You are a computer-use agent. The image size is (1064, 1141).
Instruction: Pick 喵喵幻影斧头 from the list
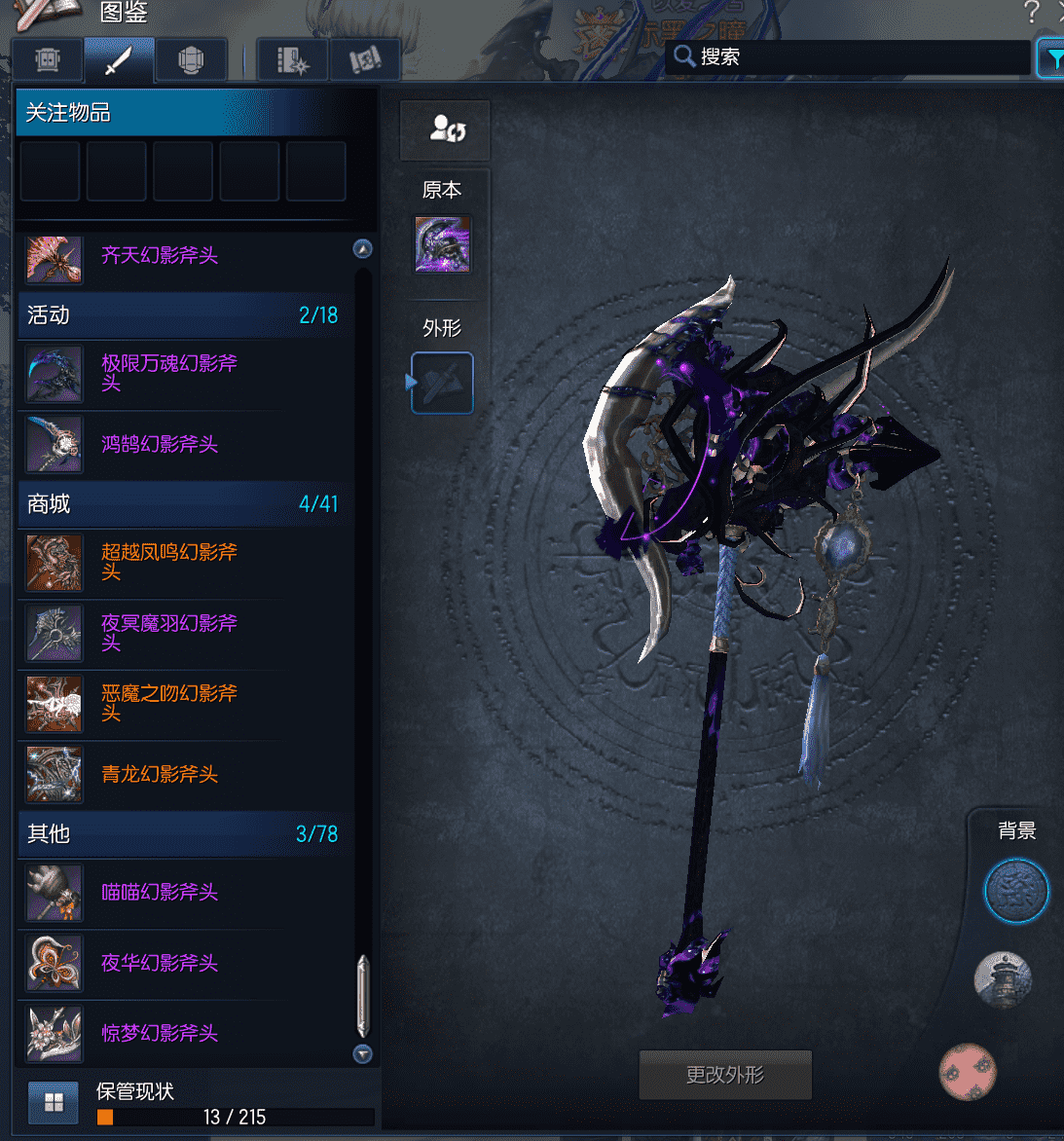(x=160, y=892)
